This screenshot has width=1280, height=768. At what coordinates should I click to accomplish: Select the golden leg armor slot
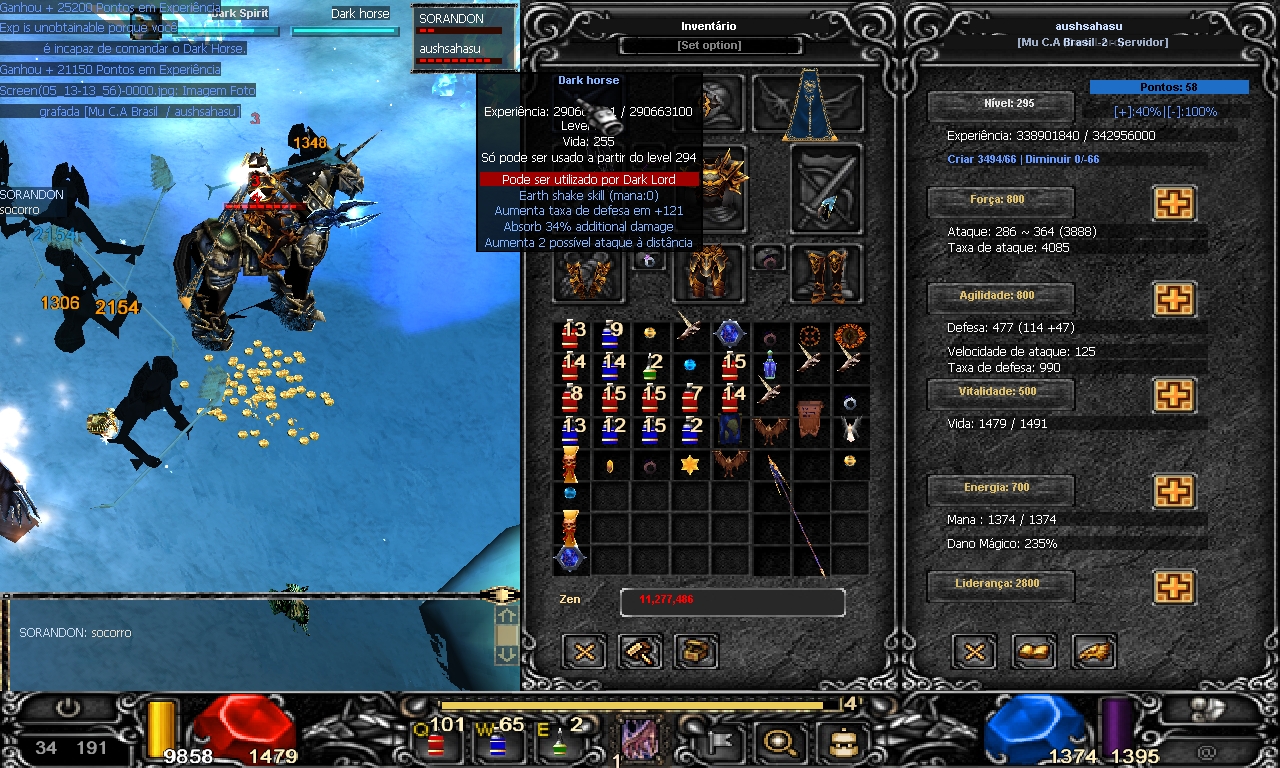(x=709, y=273)
